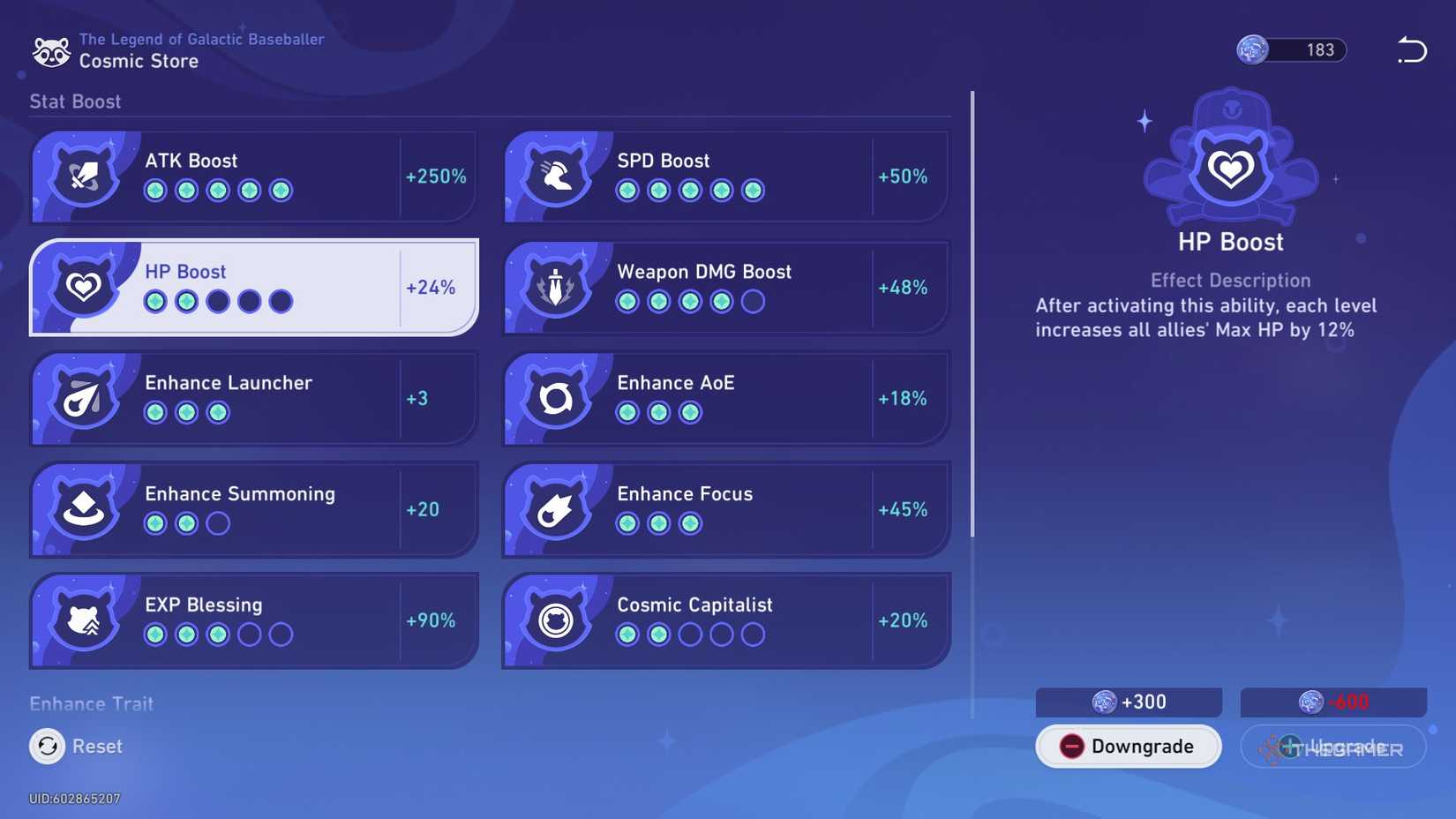1456x819 pixels.
Task: Select the HP Boost heart icon
Action: 84,285
